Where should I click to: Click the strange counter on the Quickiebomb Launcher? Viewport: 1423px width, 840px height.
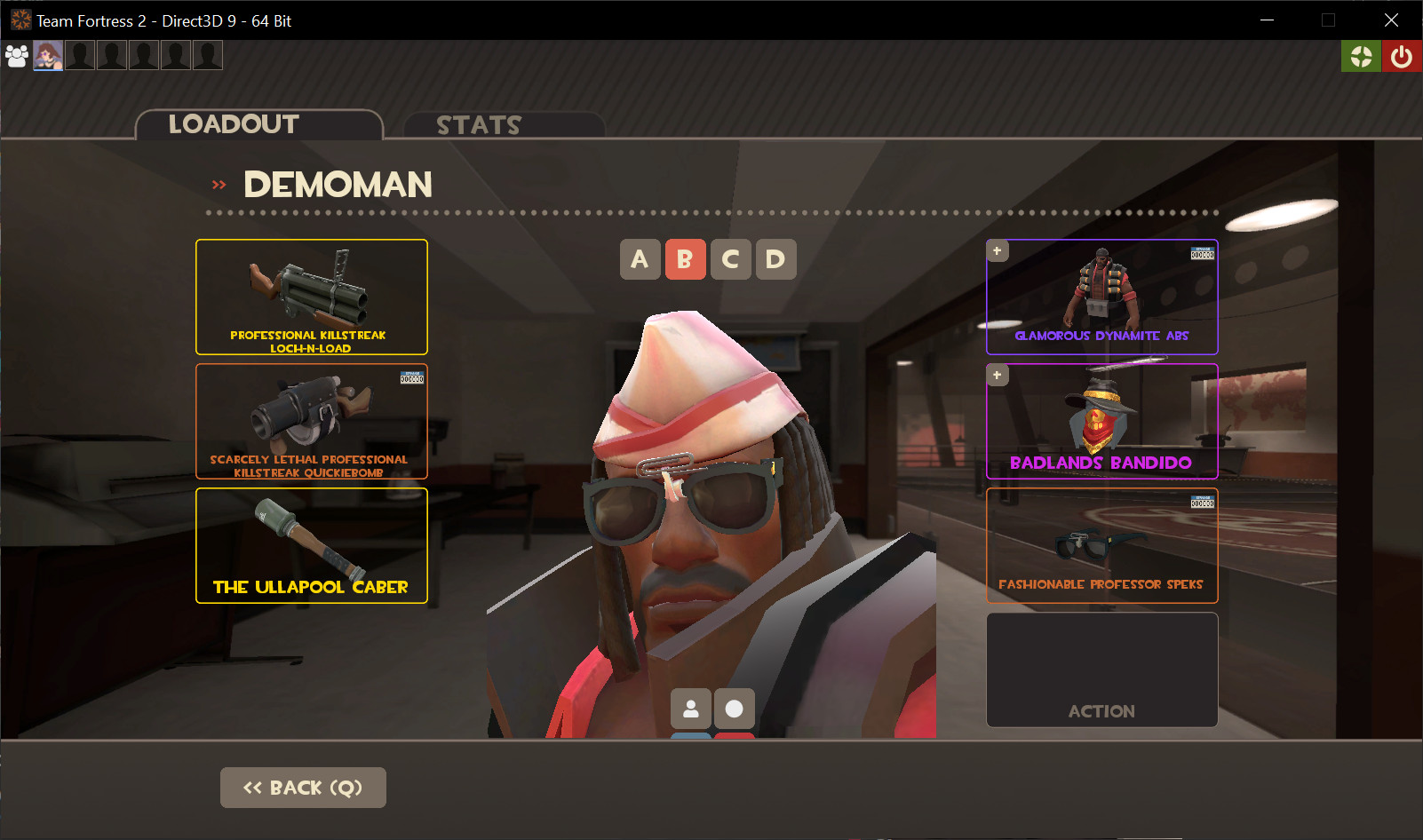pos(411,377)
